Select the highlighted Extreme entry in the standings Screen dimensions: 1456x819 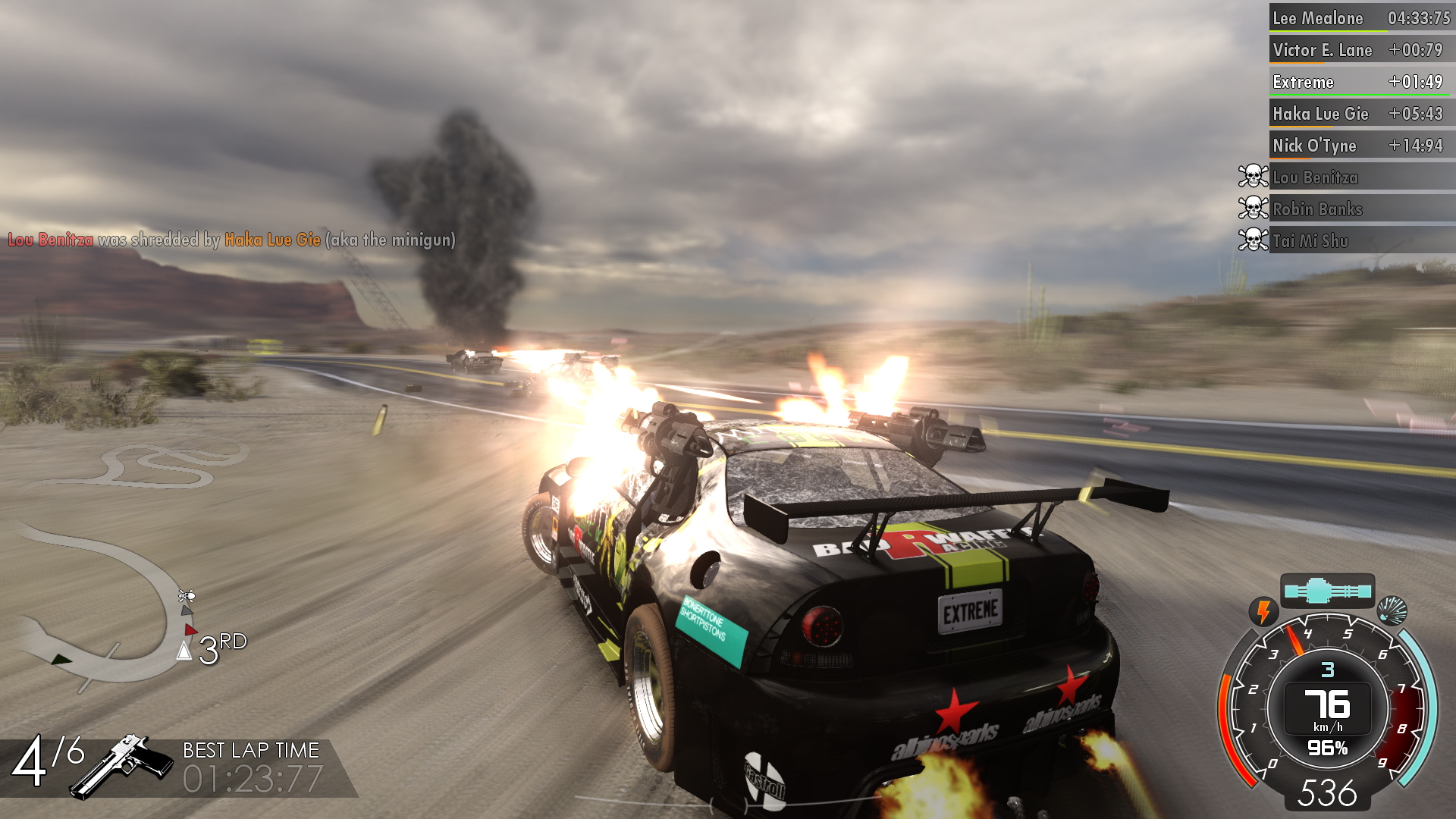[1360, 82]
